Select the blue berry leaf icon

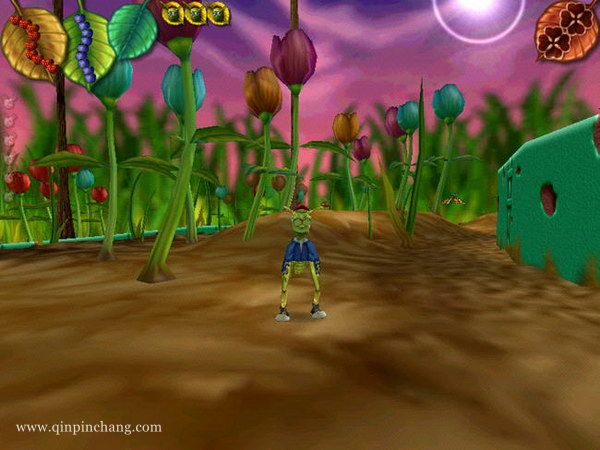tap(88, 48)
